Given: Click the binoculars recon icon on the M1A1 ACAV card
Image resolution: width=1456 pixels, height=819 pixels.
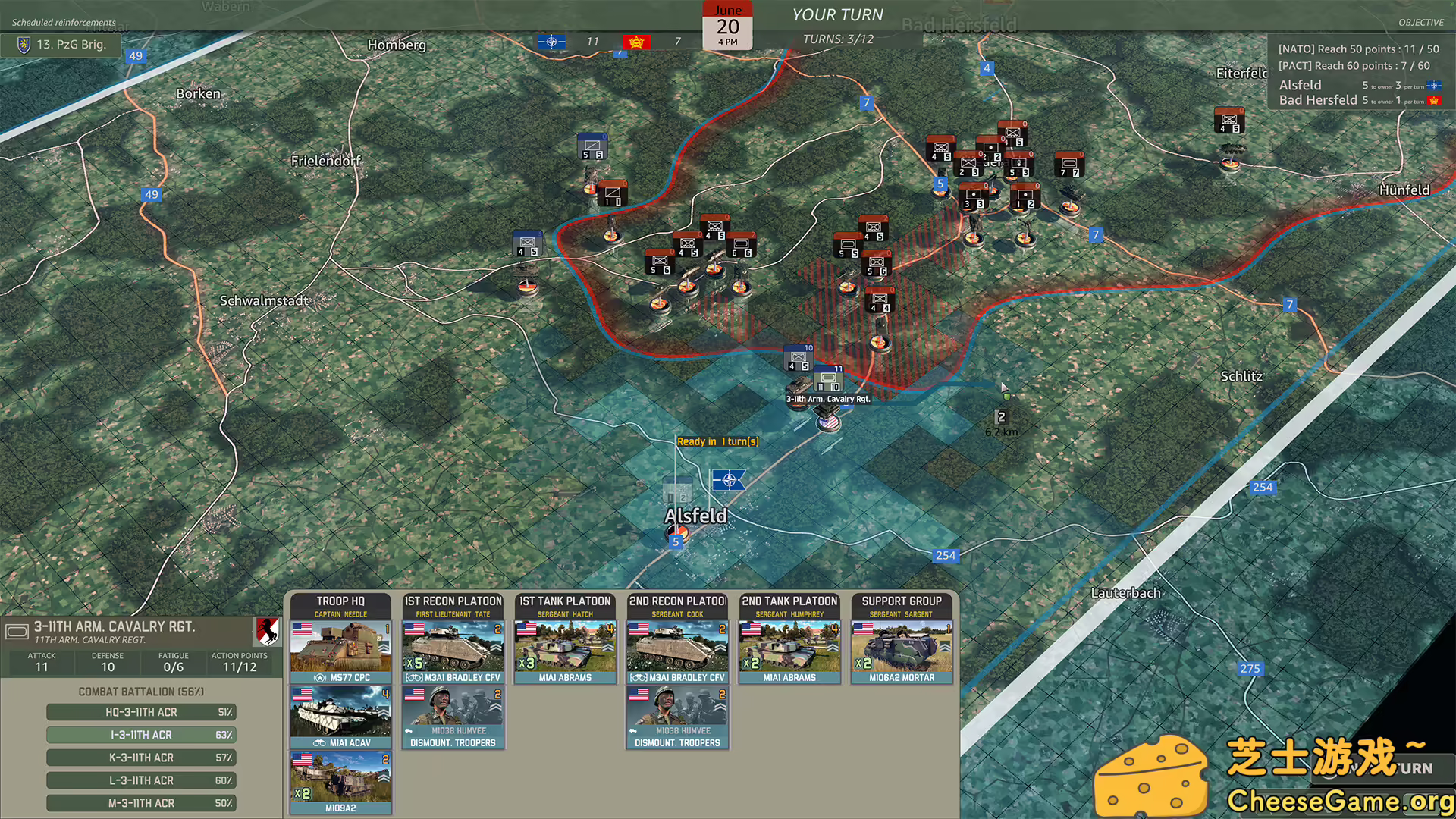Looking at the screenshot, I should point(319,742).
